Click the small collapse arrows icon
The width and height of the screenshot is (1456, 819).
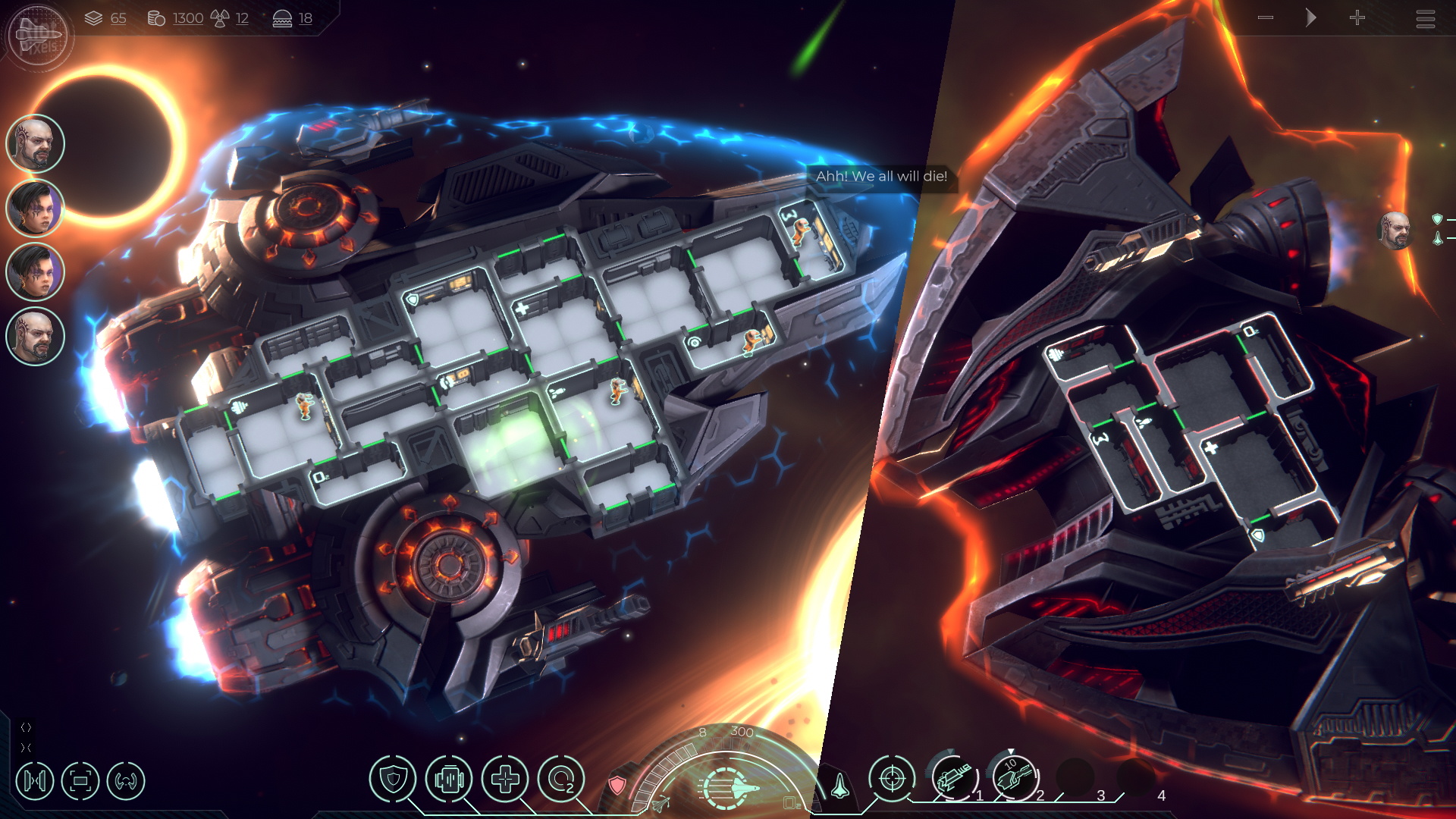(x=26, y=748)
